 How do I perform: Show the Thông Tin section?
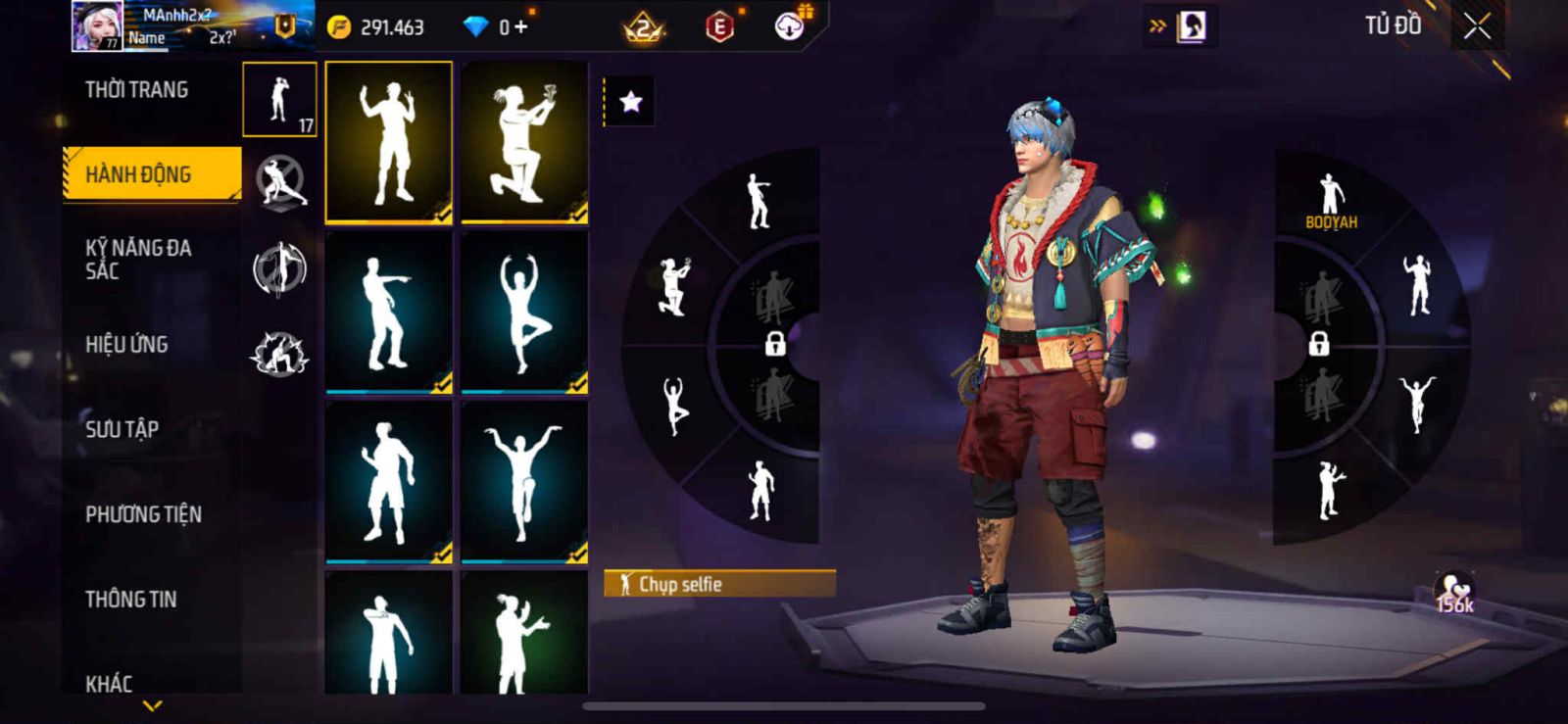130,599
